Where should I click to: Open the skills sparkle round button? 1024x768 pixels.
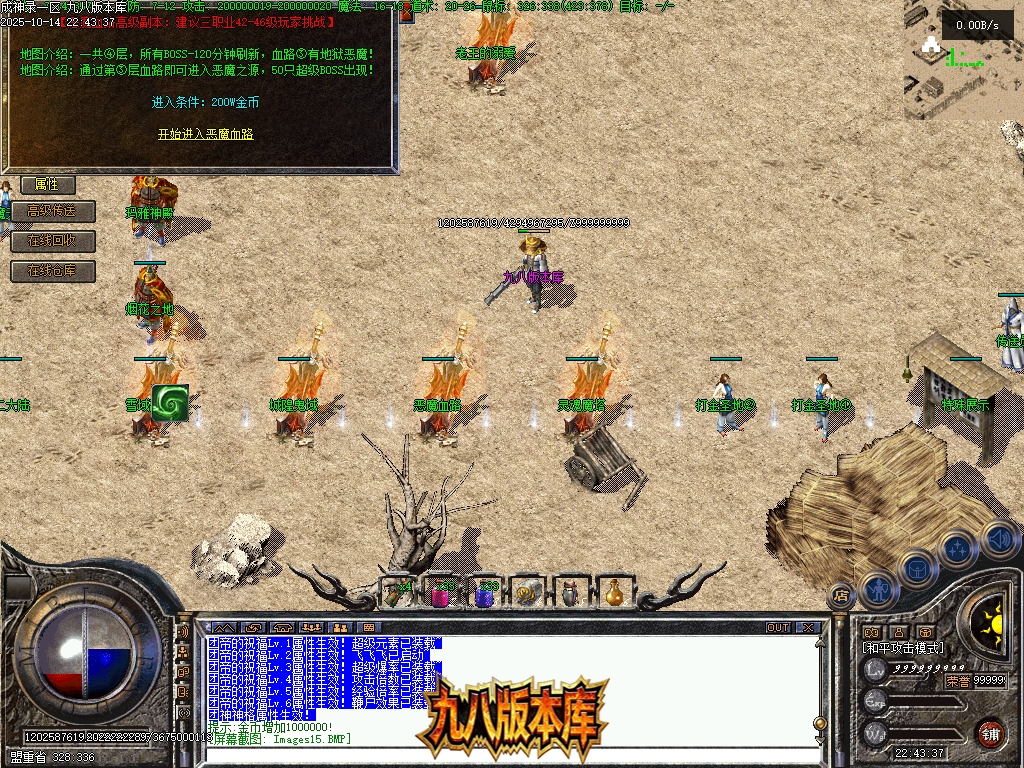957,549
